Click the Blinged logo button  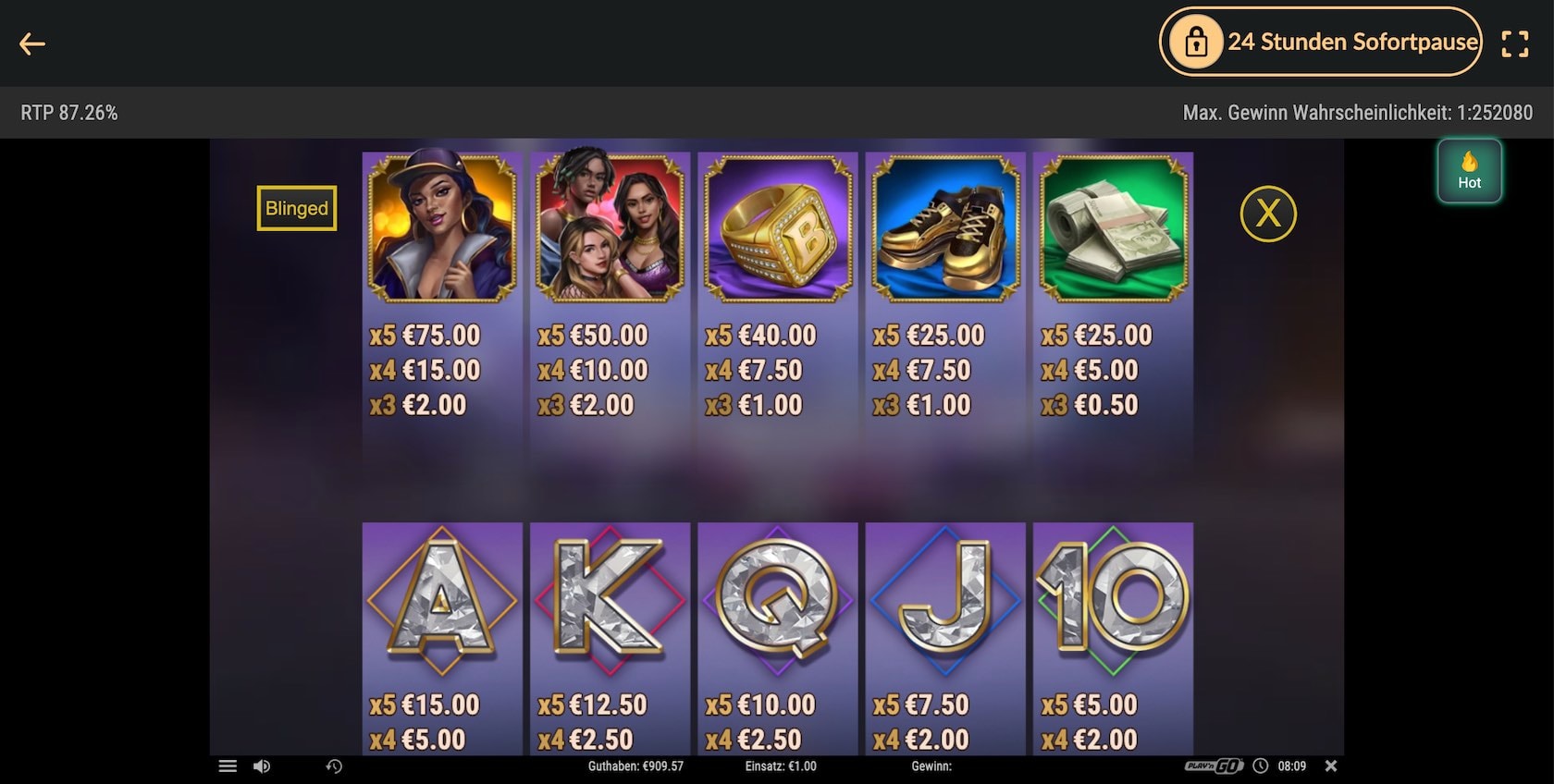[296, 208]
